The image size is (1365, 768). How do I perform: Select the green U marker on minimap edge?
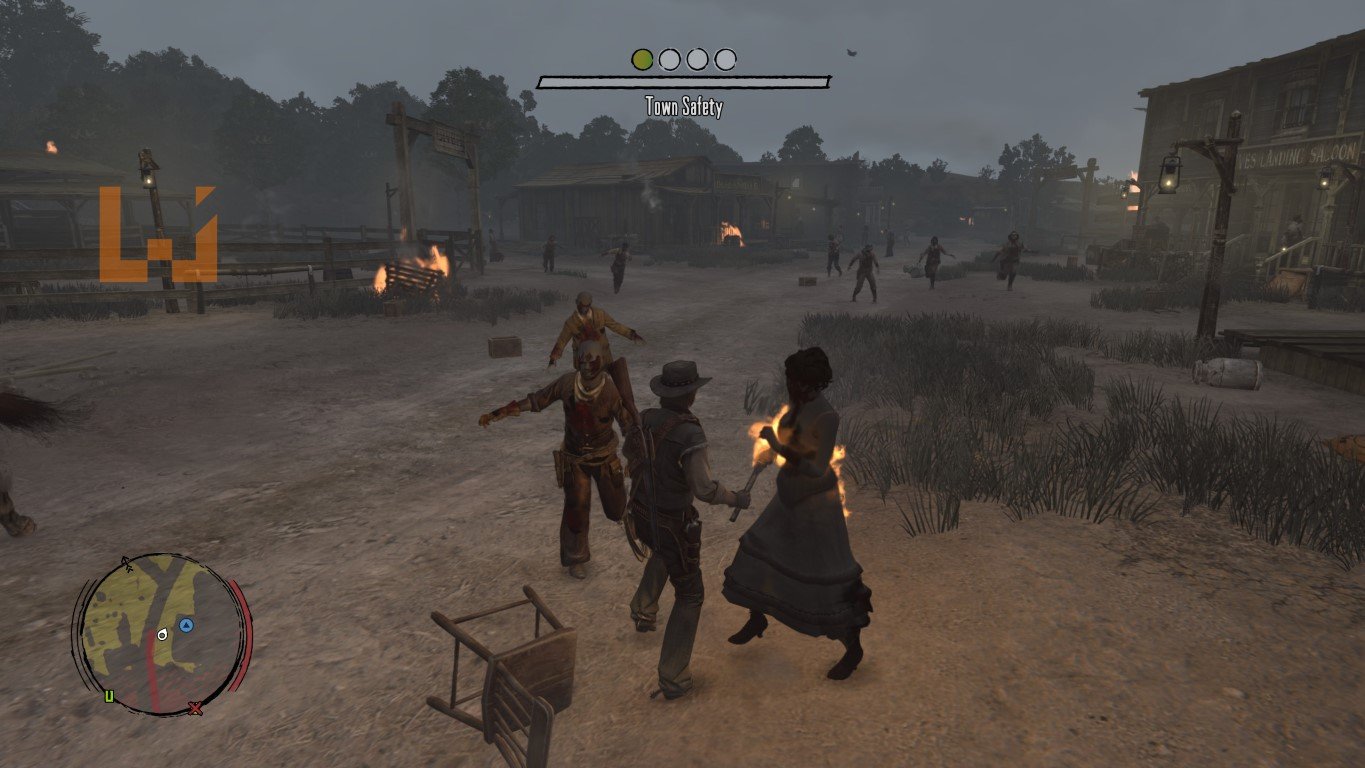click(x=109, y=696)
